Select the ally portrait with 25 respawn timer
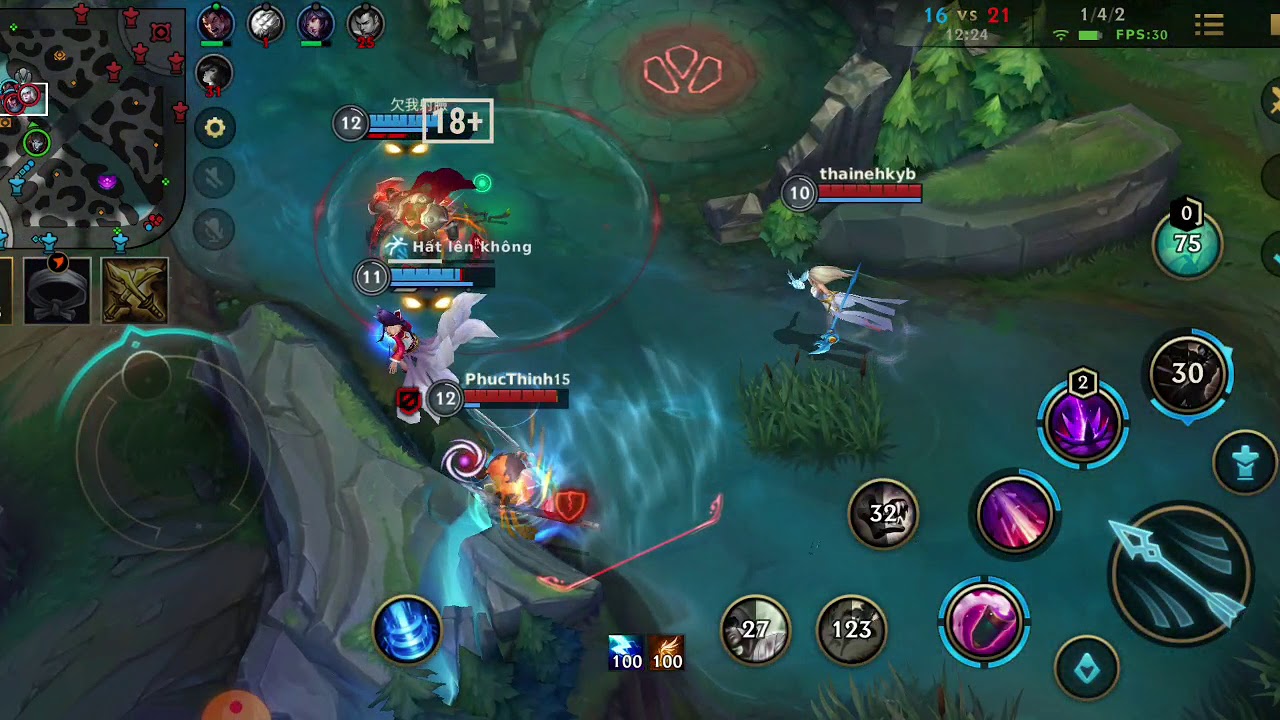The image size is (1280, 720). pyautogui.click(x=365, y=23)
